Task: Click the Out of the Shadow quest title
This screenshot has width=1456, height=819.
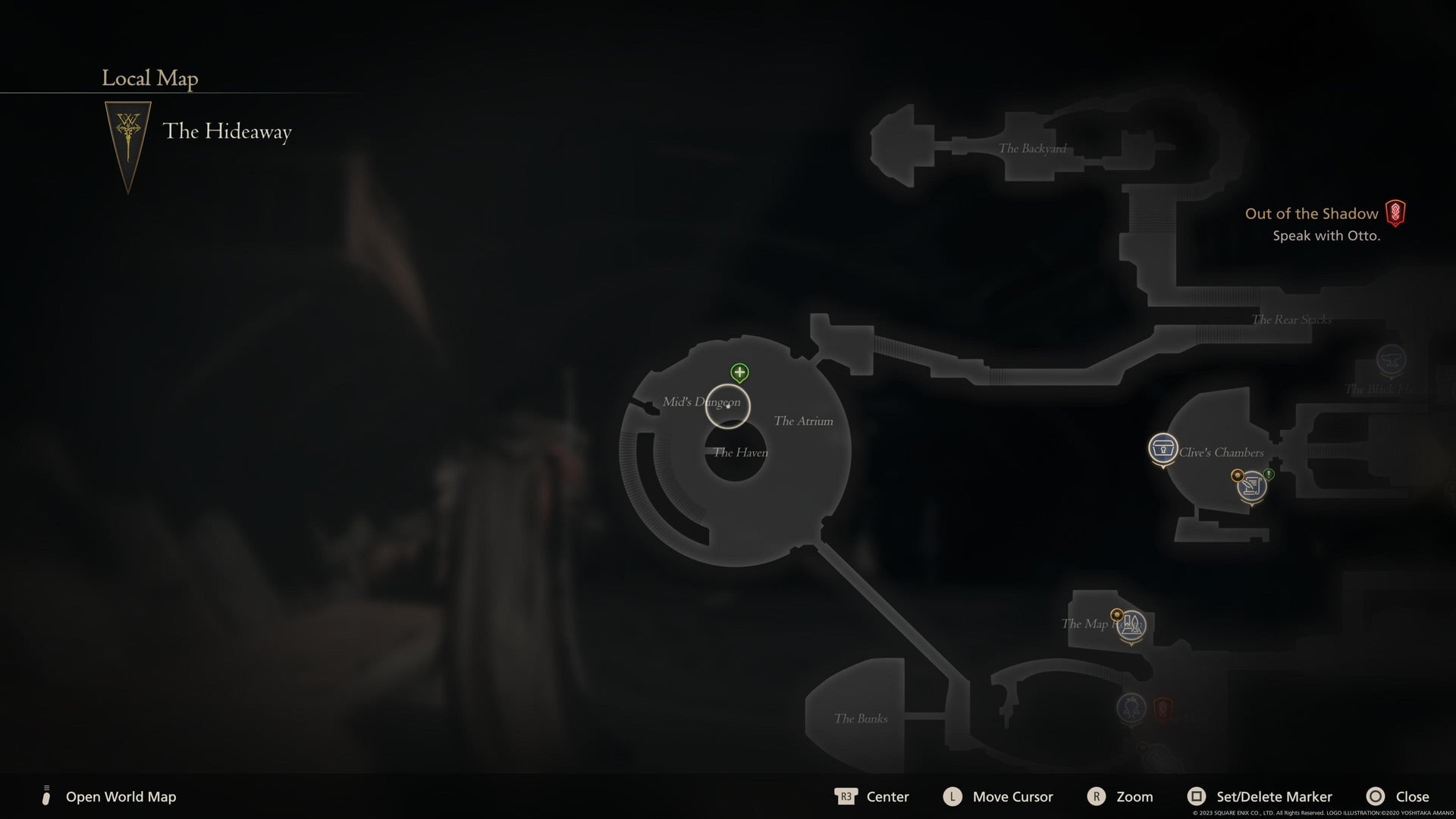Action: [x=1310, y=214]
